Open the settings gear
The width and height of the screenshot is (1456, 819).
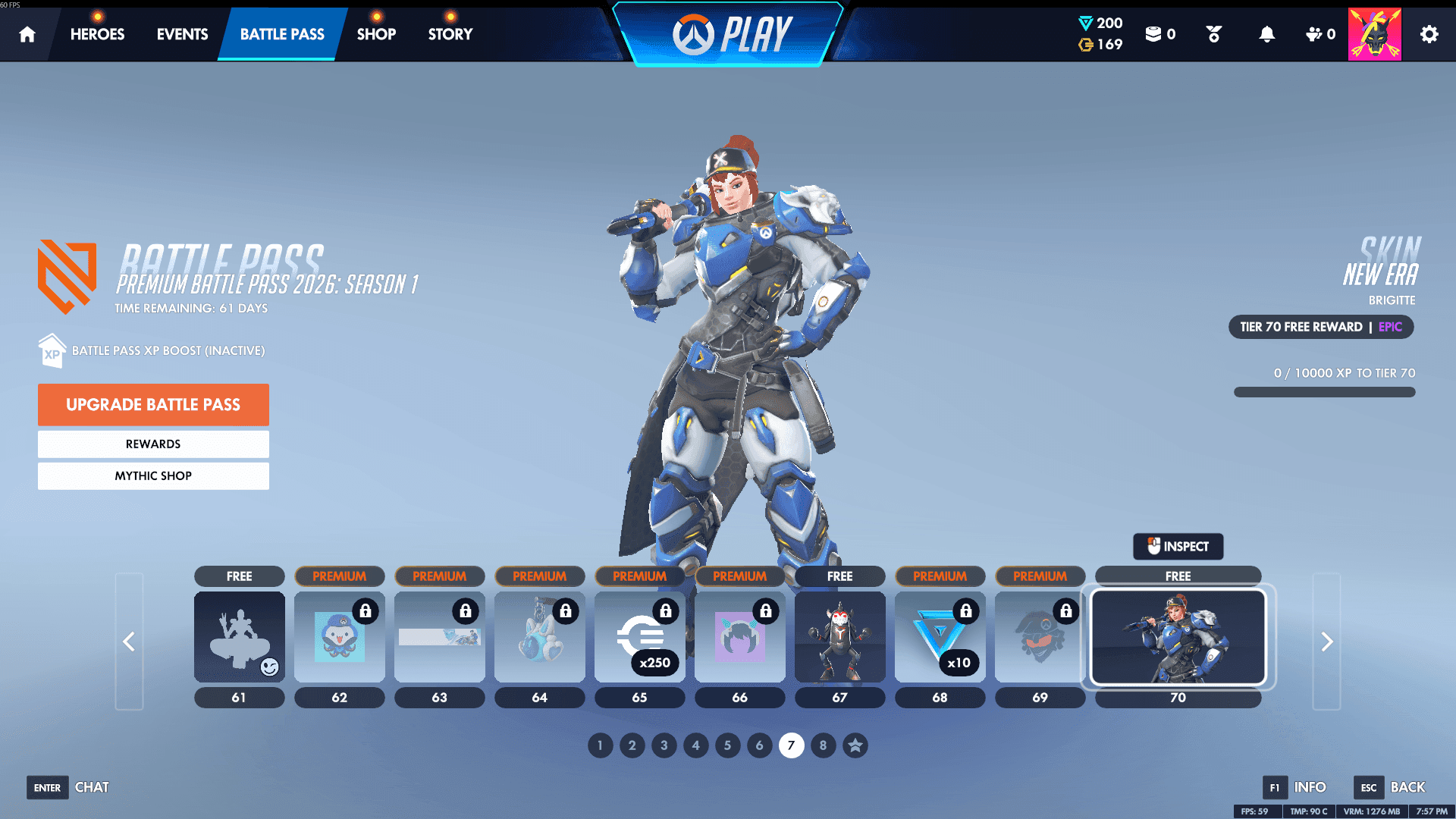[x=1429, y=34]
